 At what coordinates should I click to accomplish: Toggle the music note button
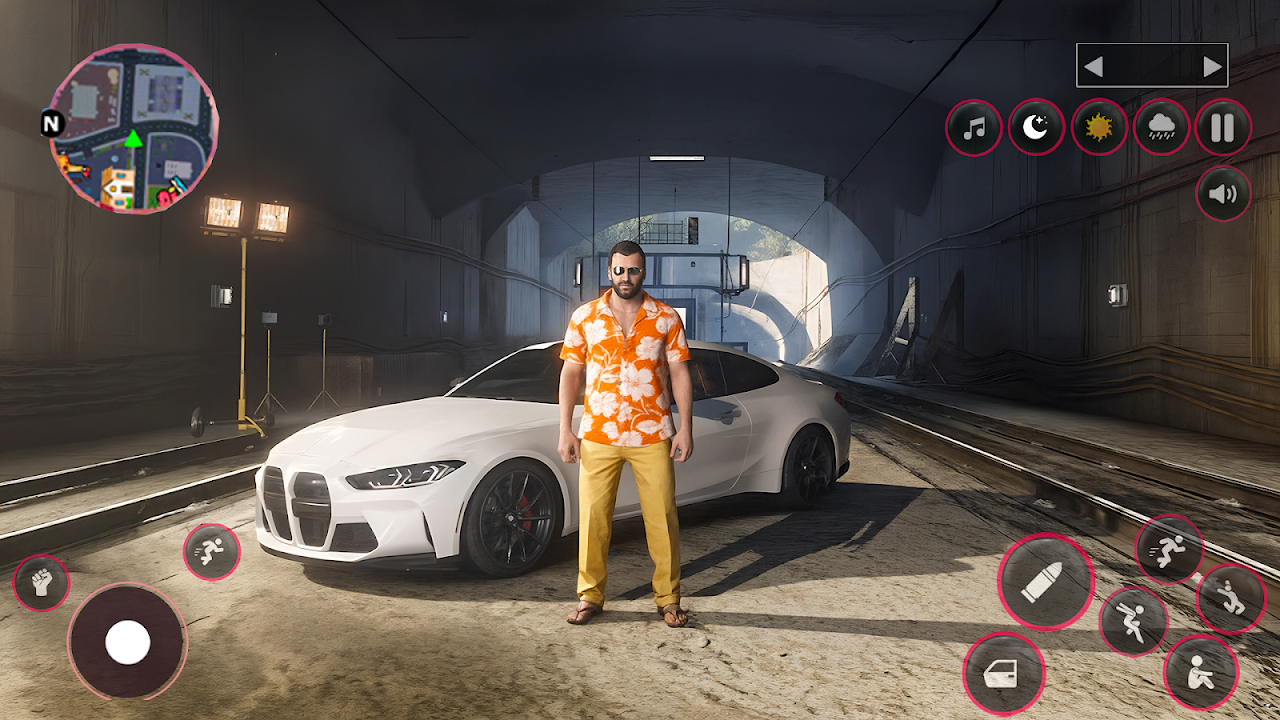974,128
